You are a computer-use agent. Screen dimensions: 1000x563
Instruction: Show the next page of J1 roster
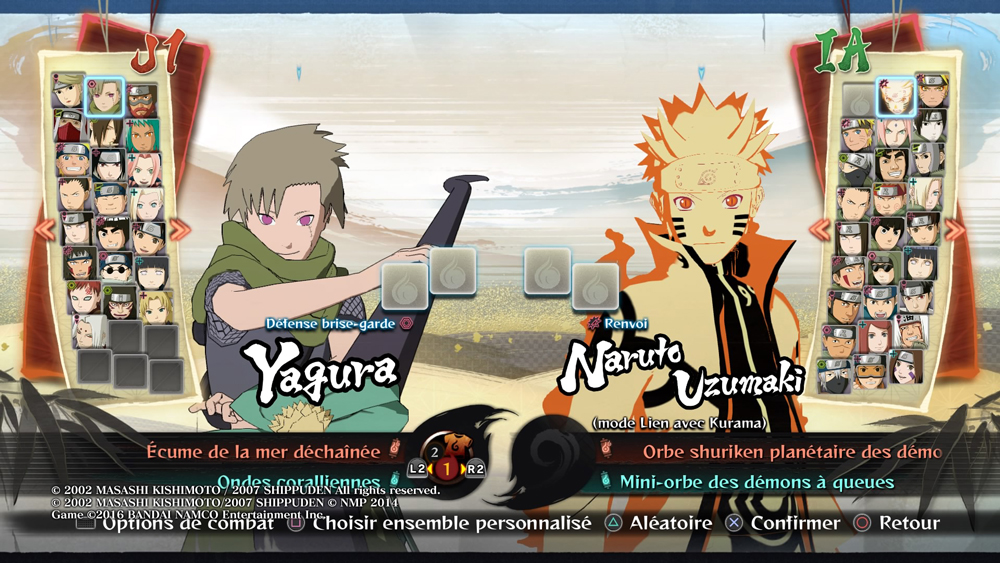(x=180, y=230)
